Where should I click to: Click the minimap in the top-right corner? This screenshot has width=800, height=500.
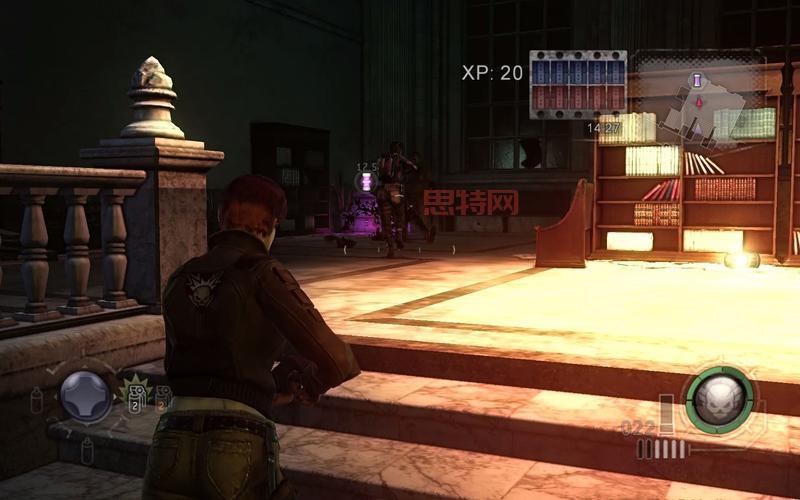click(700, 98)
